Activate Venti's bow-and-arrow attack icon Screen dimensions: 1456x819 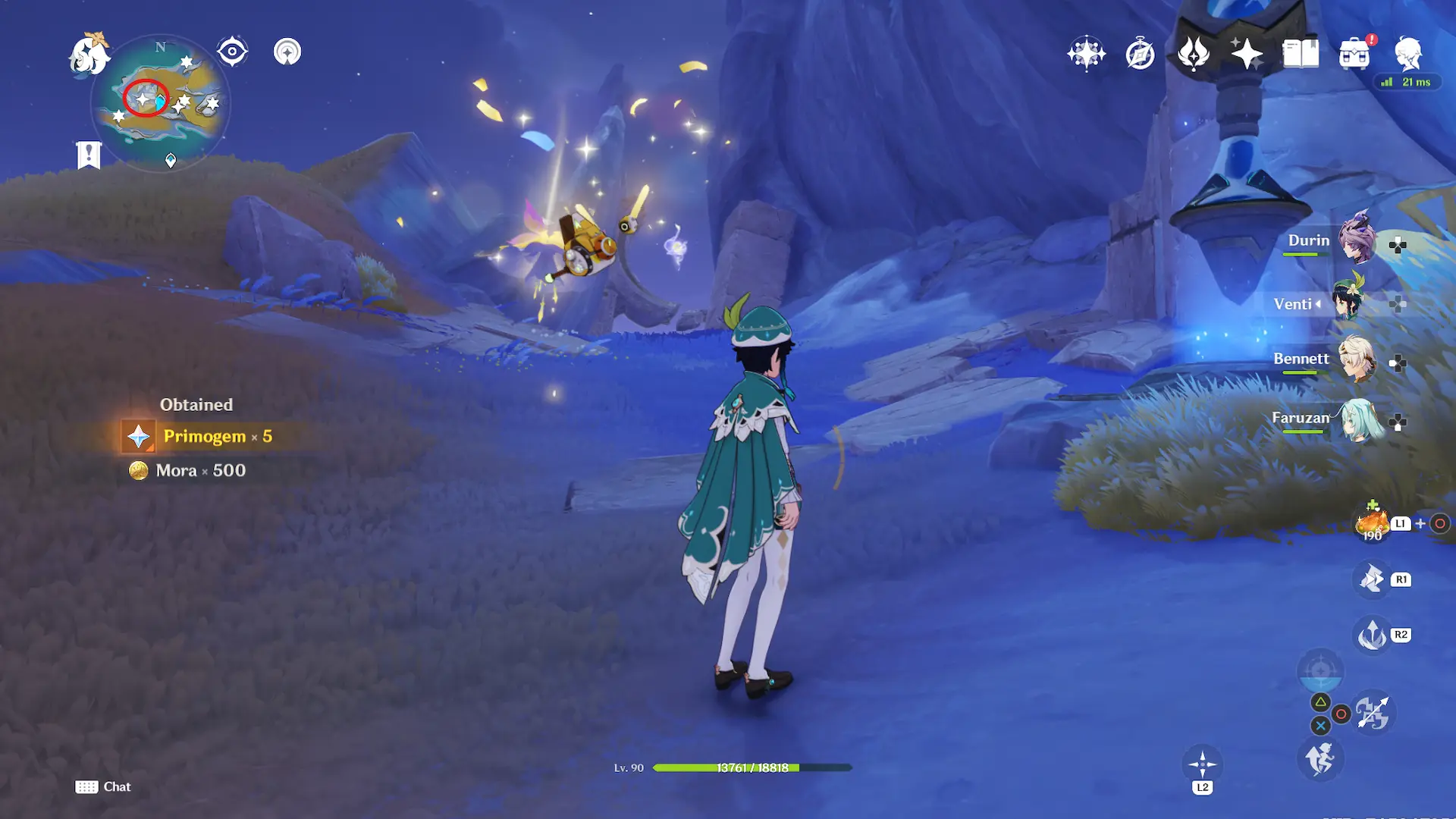tap(1373, 713)
